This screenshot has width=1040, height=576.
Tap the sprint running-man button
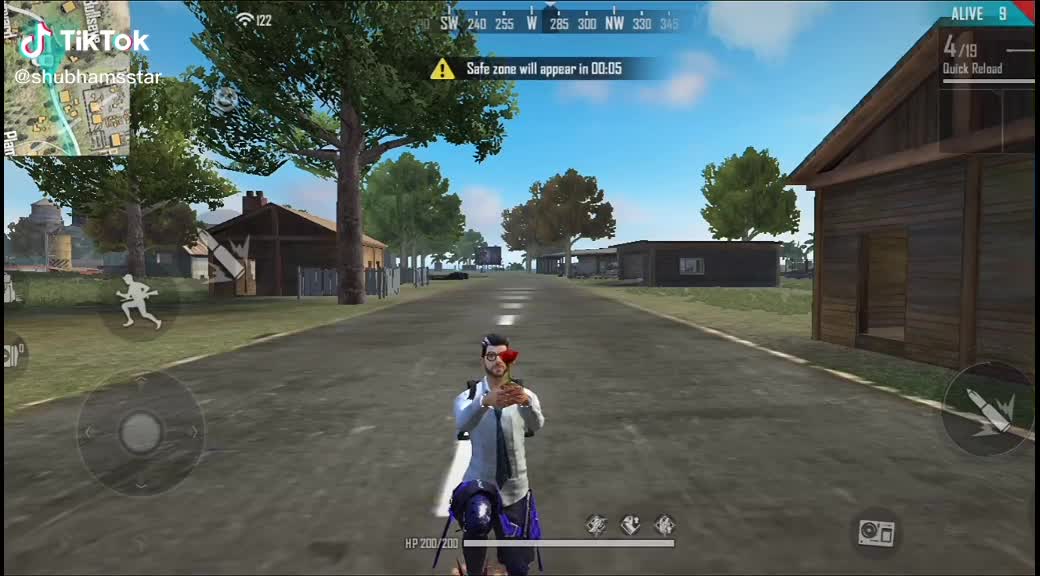139,300
